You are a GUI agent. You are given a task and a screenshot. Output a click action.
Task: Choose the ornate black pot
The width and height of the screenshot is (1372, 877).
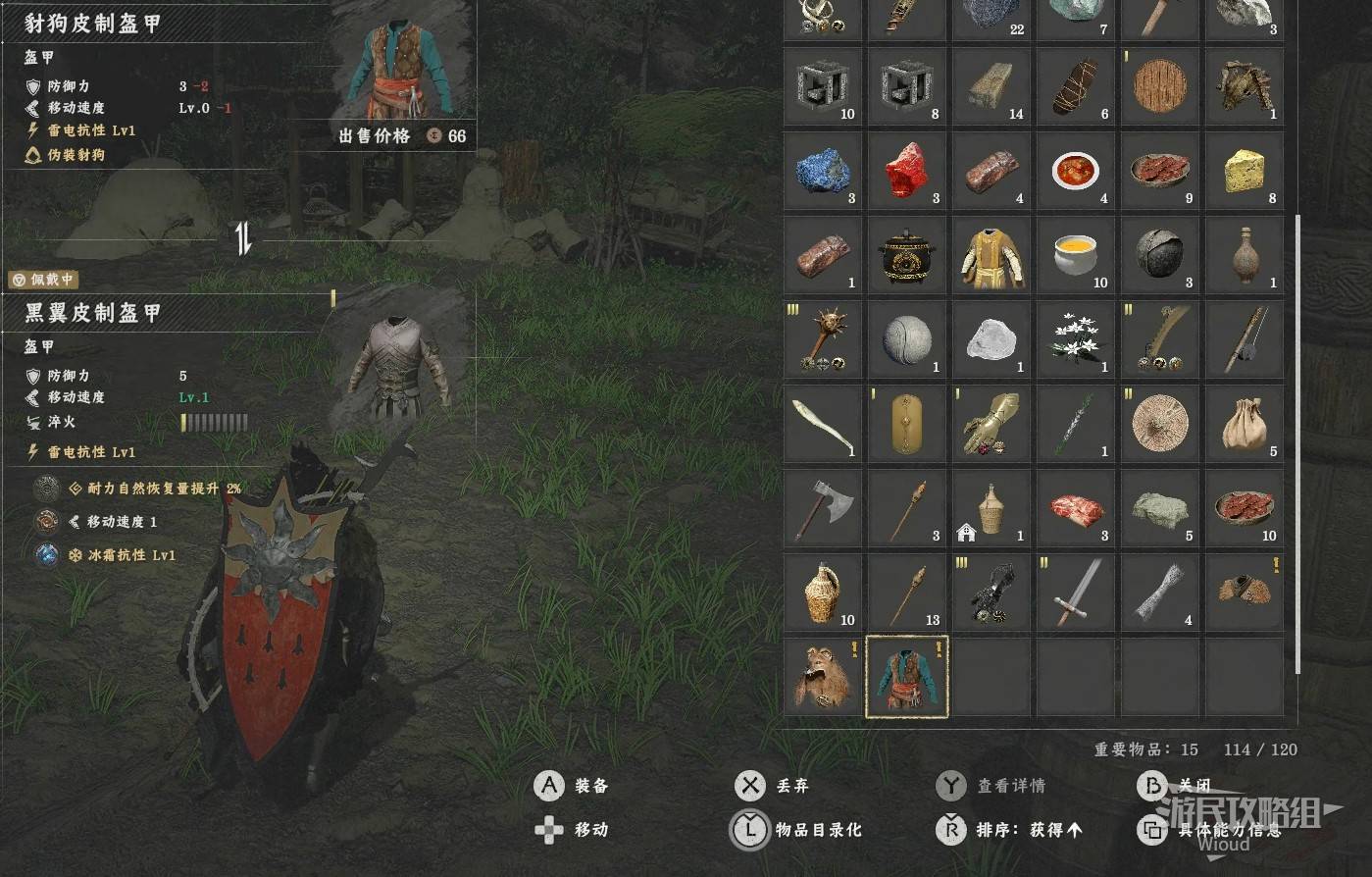click(906, 255)
